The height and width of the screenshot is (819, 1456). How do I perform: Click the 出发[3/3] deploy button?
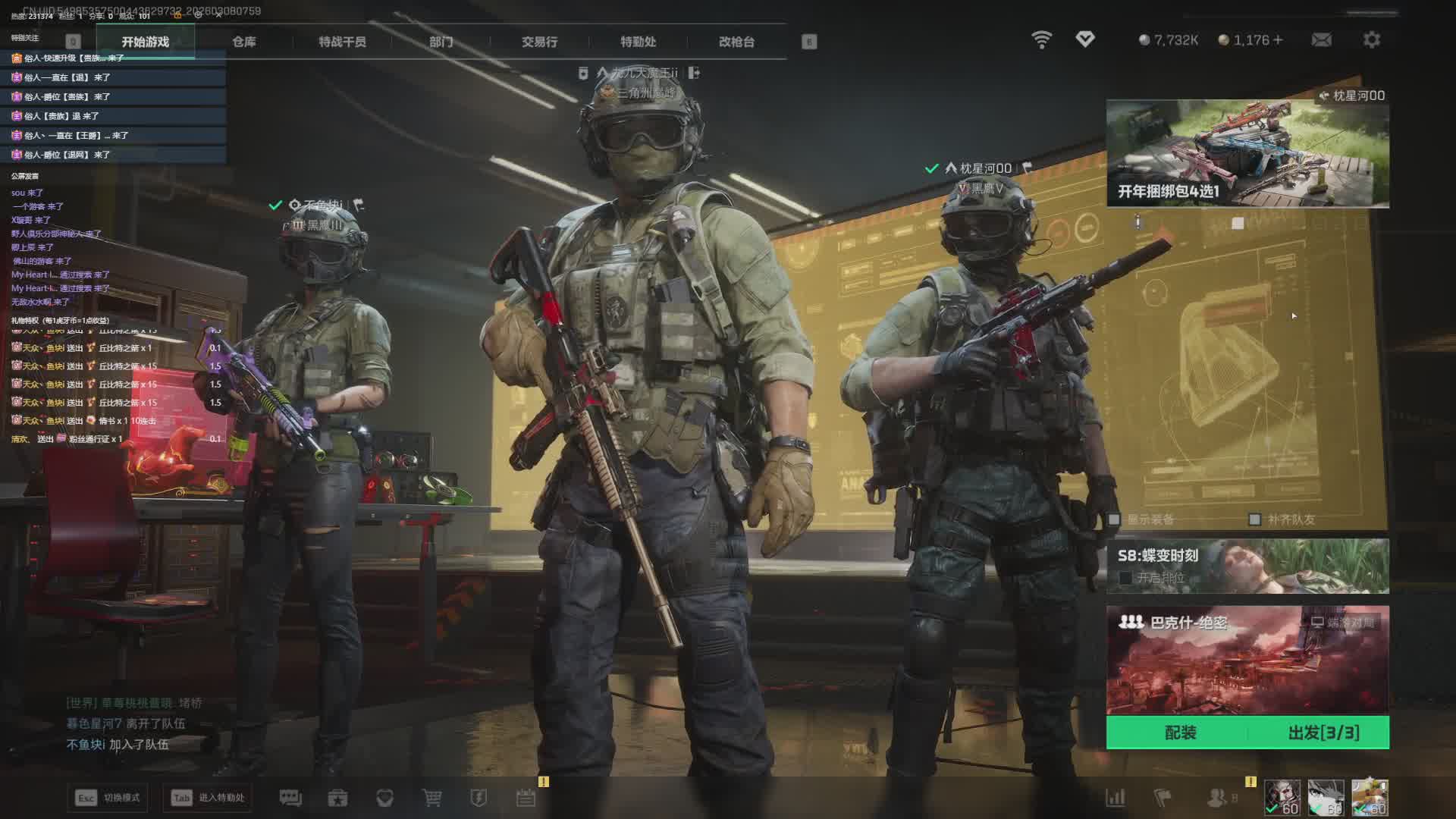pos(1323,733)
